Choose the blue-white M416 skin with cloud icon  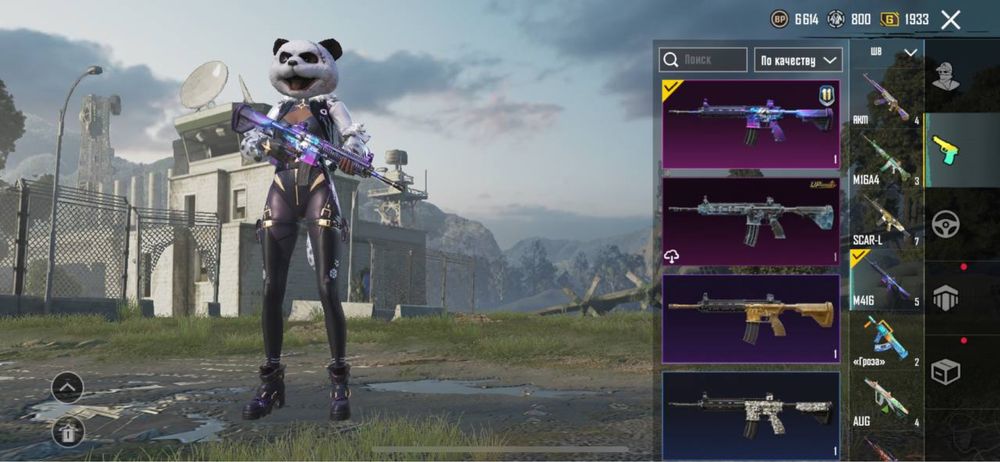[750, 221]
